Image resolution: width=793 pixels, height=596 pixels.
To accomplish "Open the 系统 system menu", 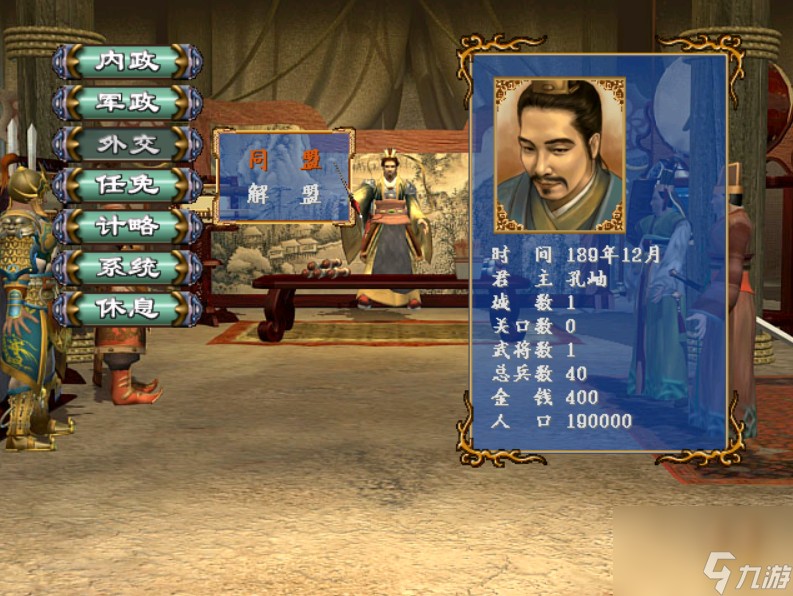I will coord(127,267).
